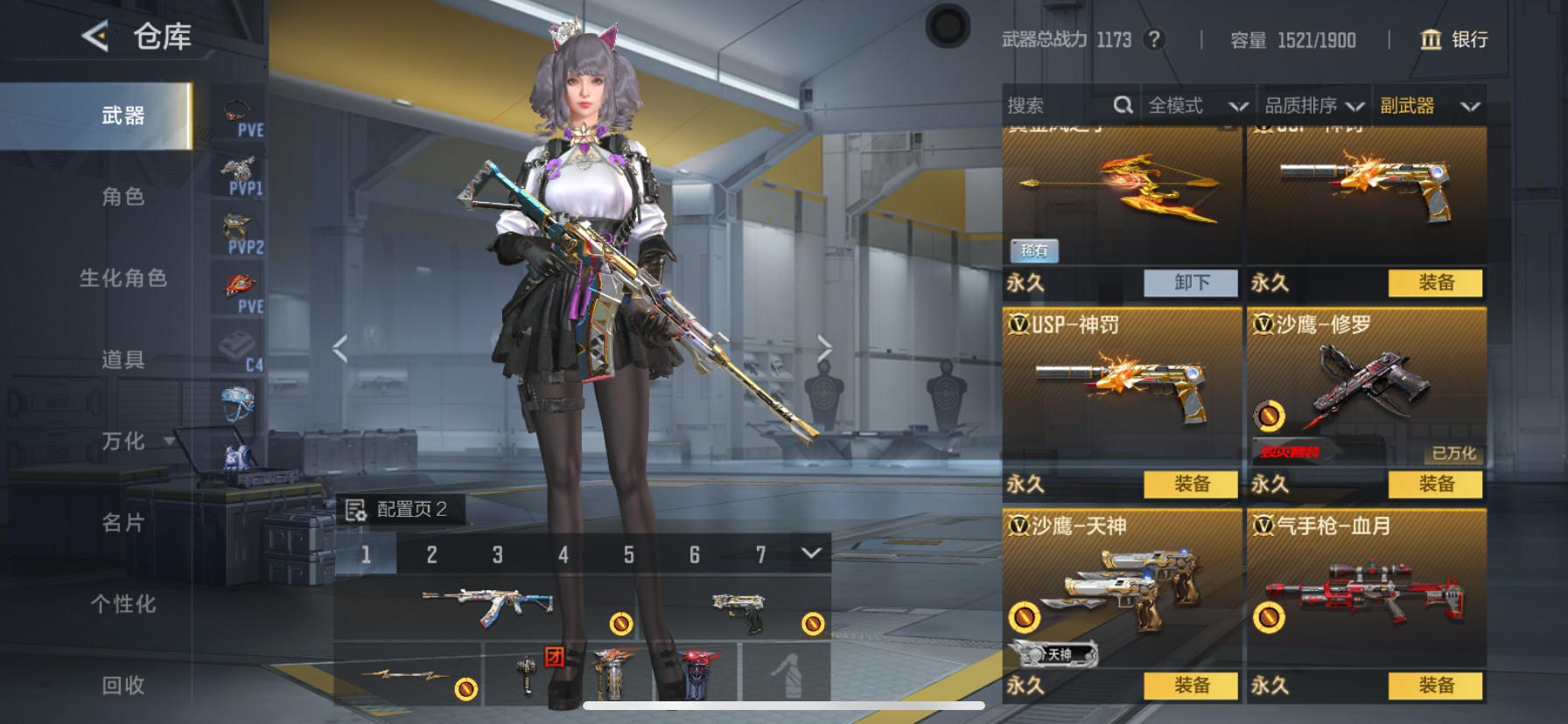Select the 道具 category
Image resolution: width=1568 pixels, height=724 pixels.
pyautogui.click(x=122, y=359)
